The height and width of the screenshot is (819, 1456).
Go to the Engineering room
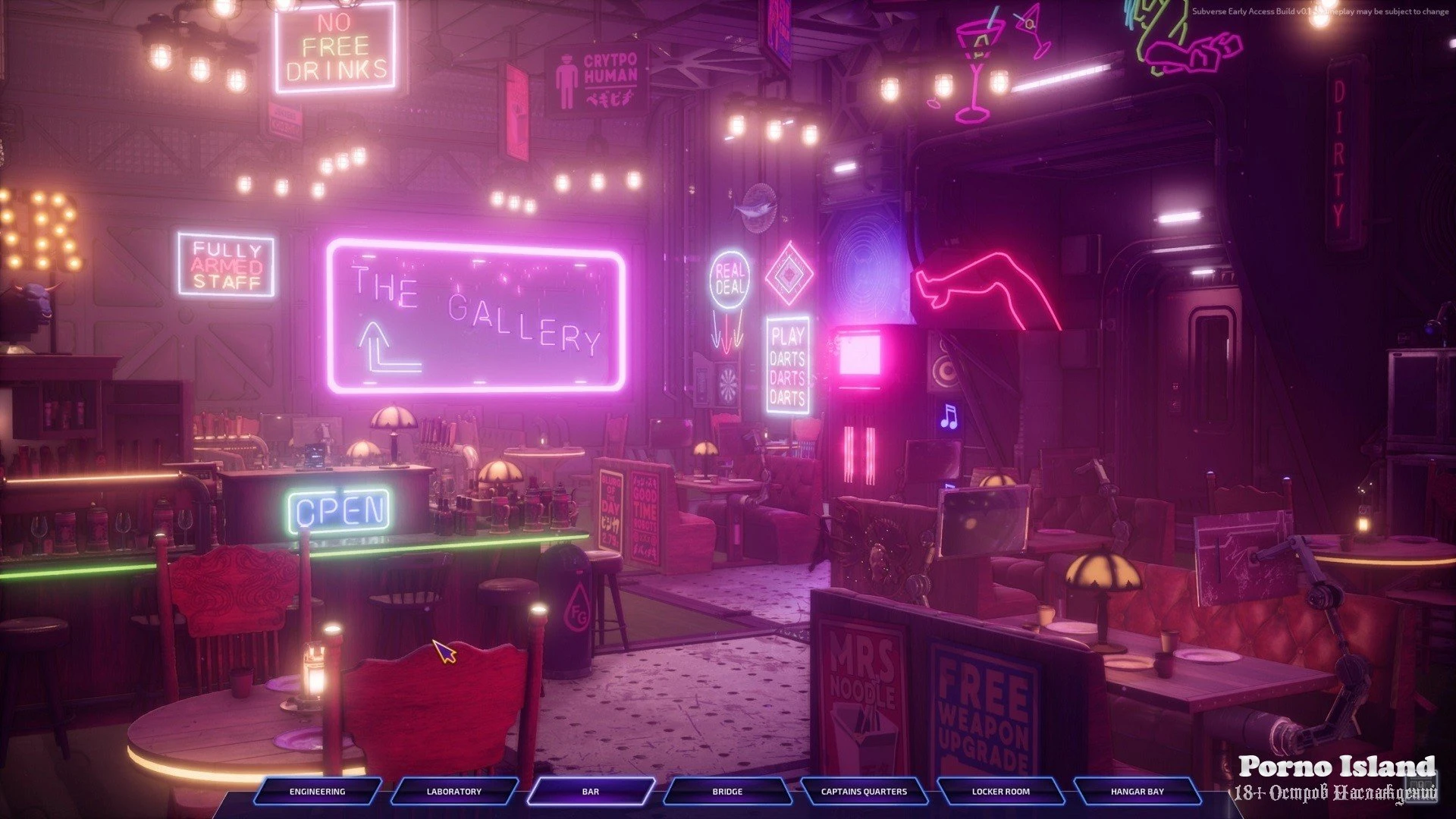(317, 791)
